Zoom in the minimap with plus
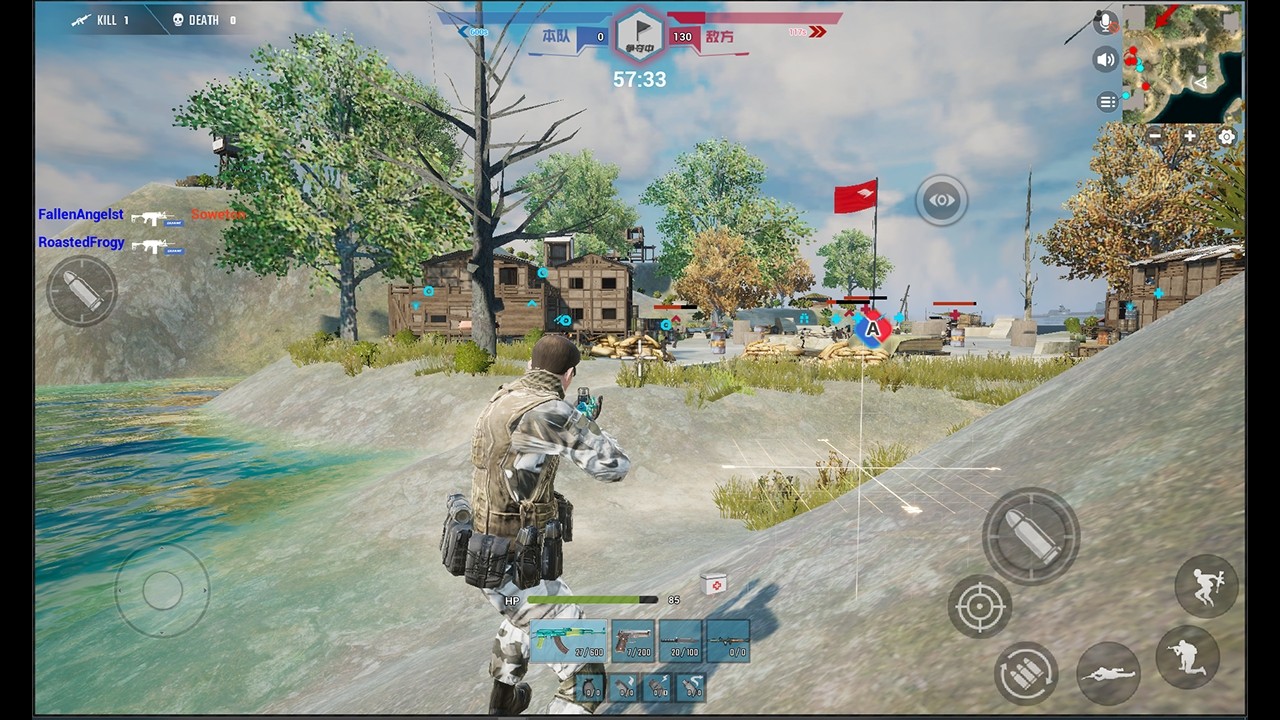 tap(1190, 136)
